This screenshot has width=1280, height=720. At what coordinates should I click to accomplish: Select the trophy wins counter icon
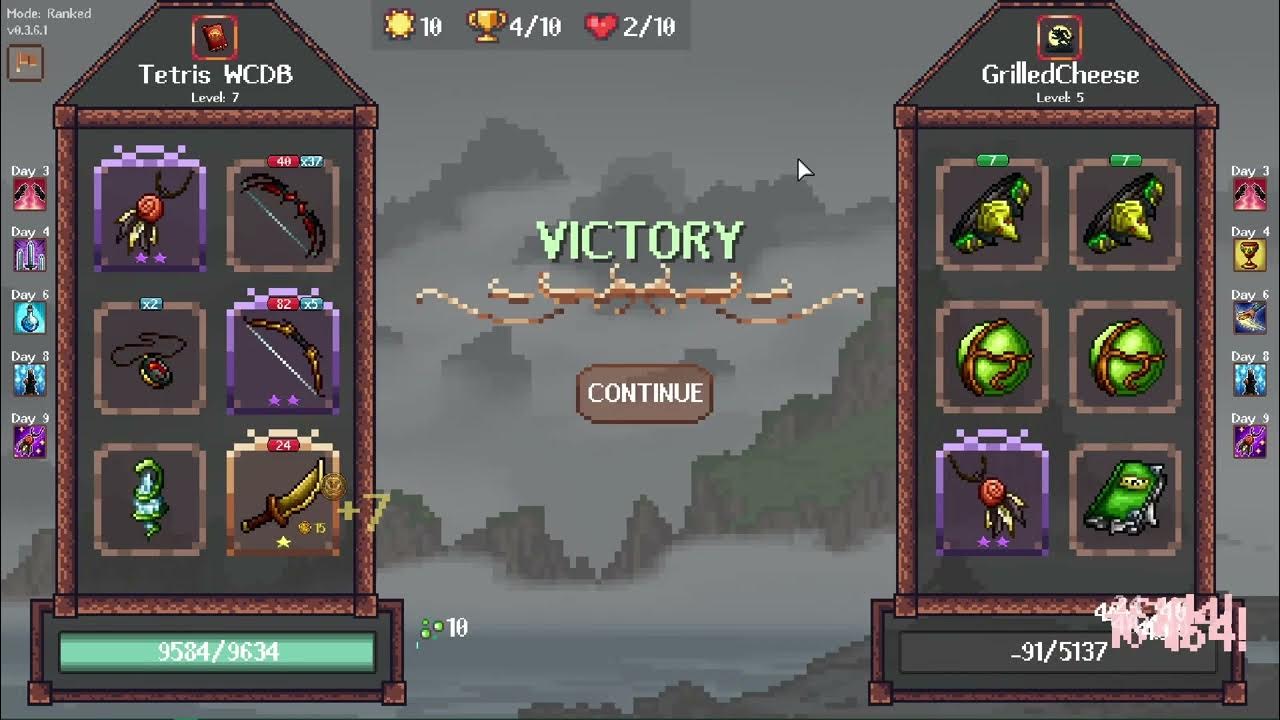point(486,26)
